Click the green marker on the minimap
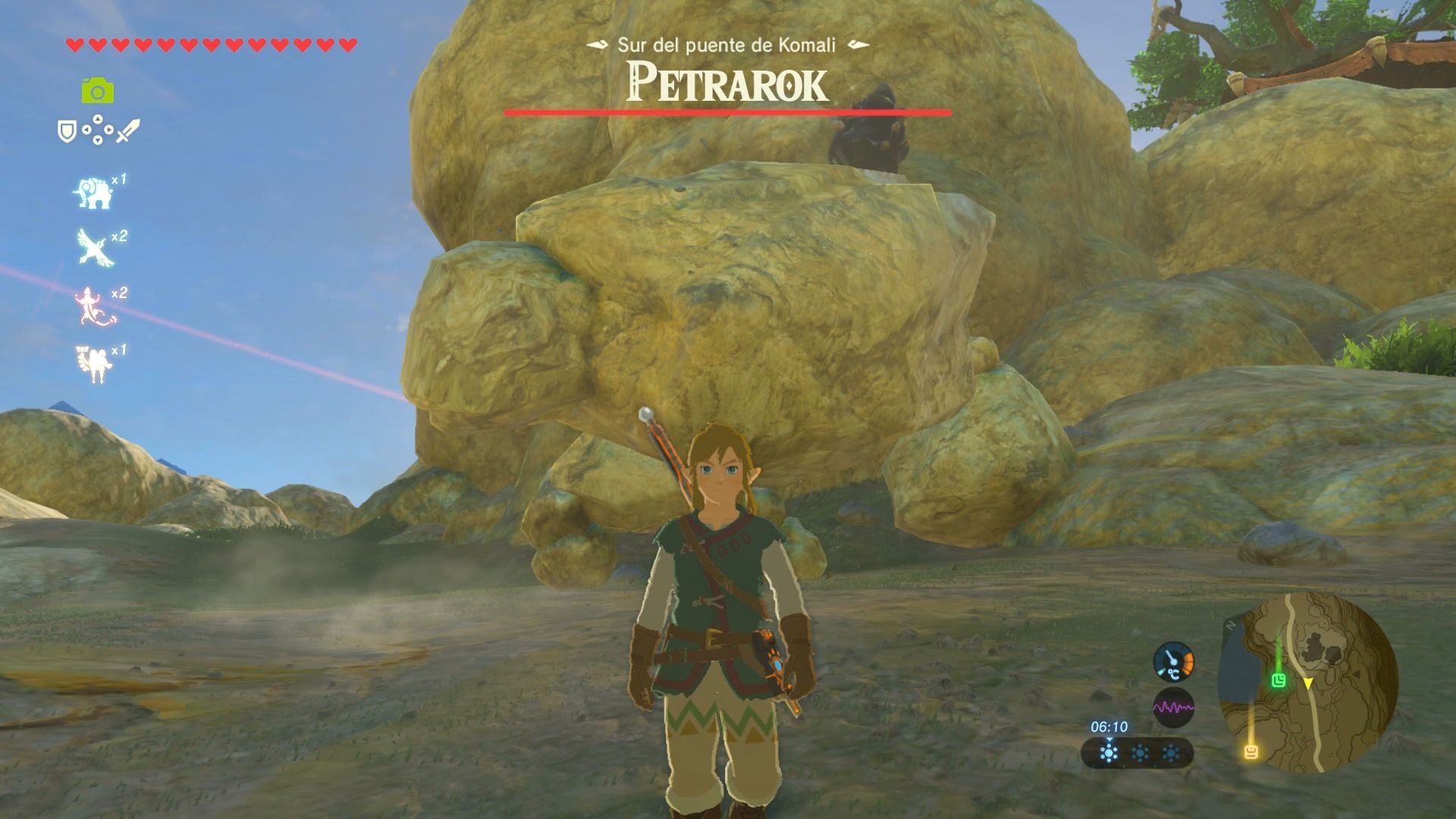This screenshot has width=1456, height=819. tap(1280, 679)
